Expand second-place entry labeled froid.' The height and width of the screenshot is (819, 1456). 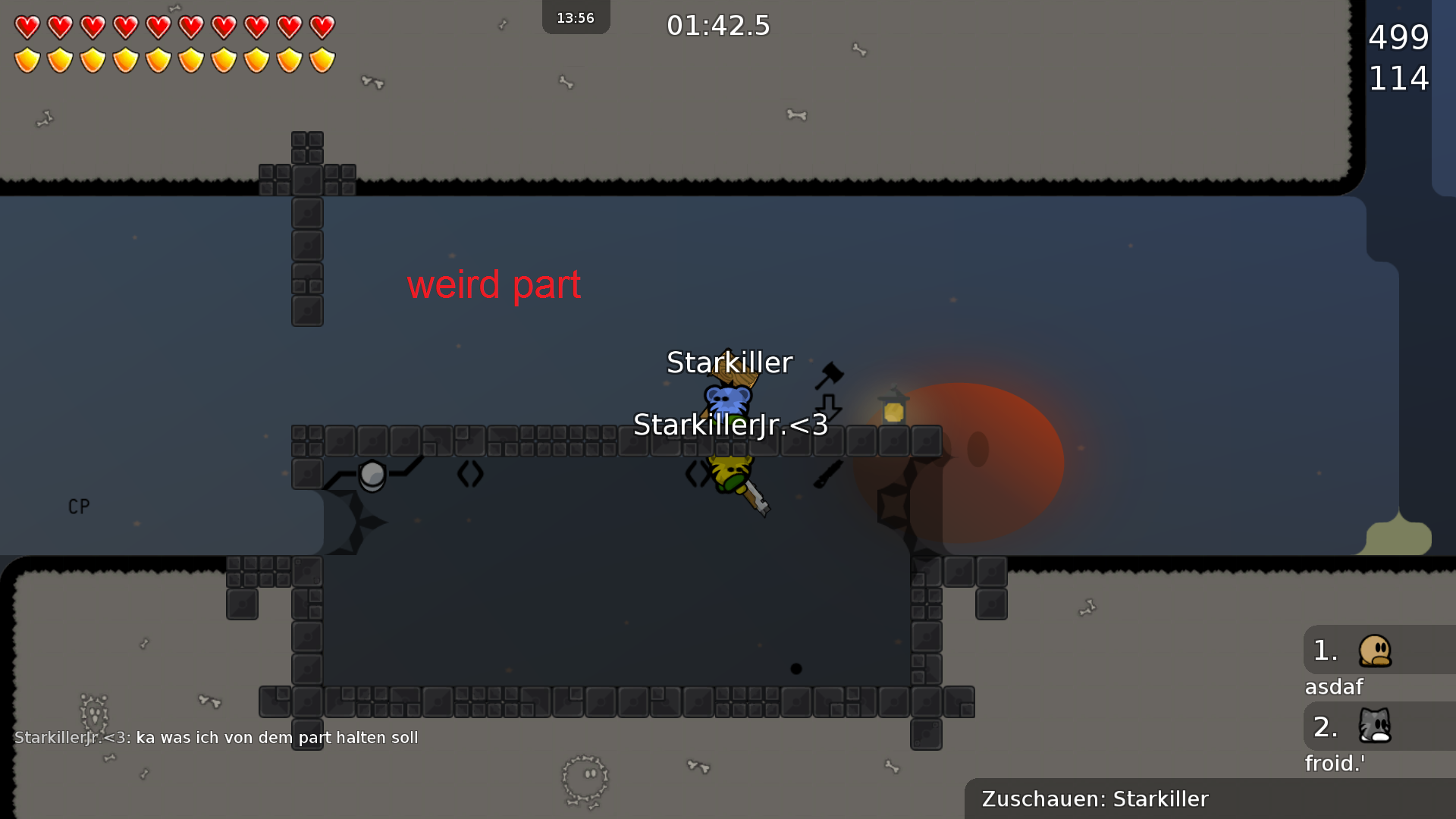pyautogui.click(x=1335, y=764)
